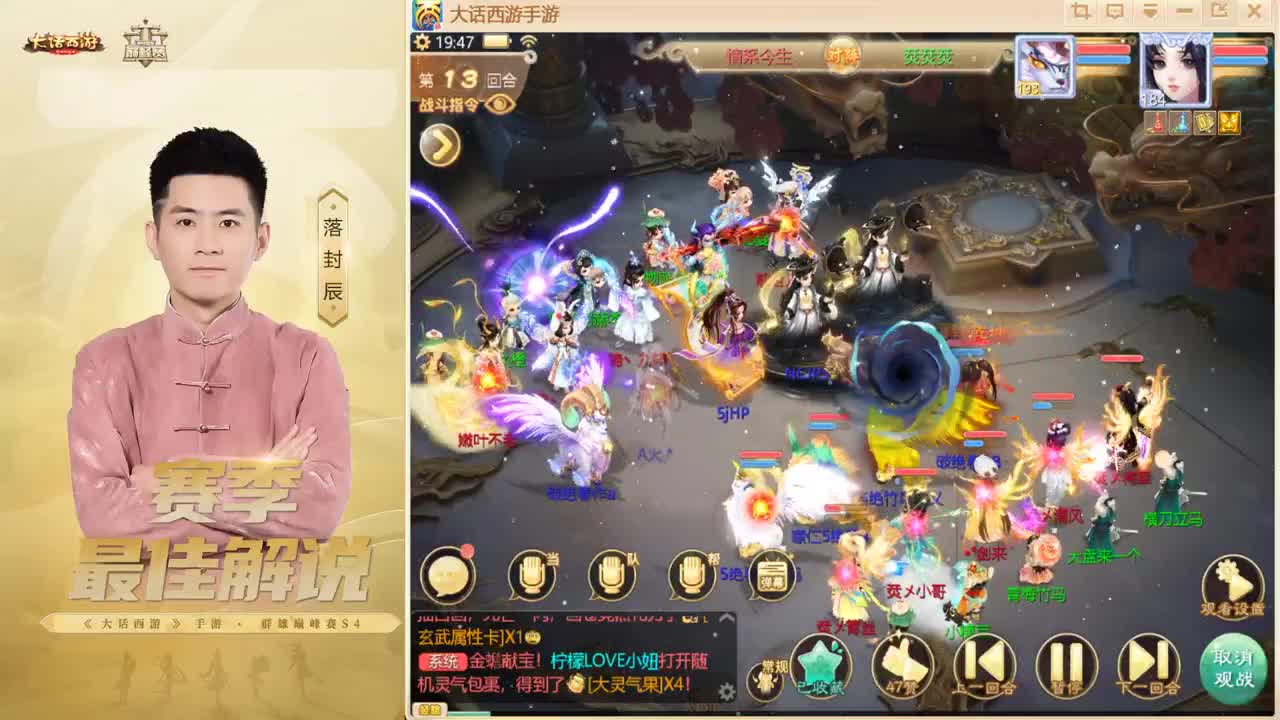Click the 取消观战 cancel spectate button

pyautogui.click(x=1232, y=667)
